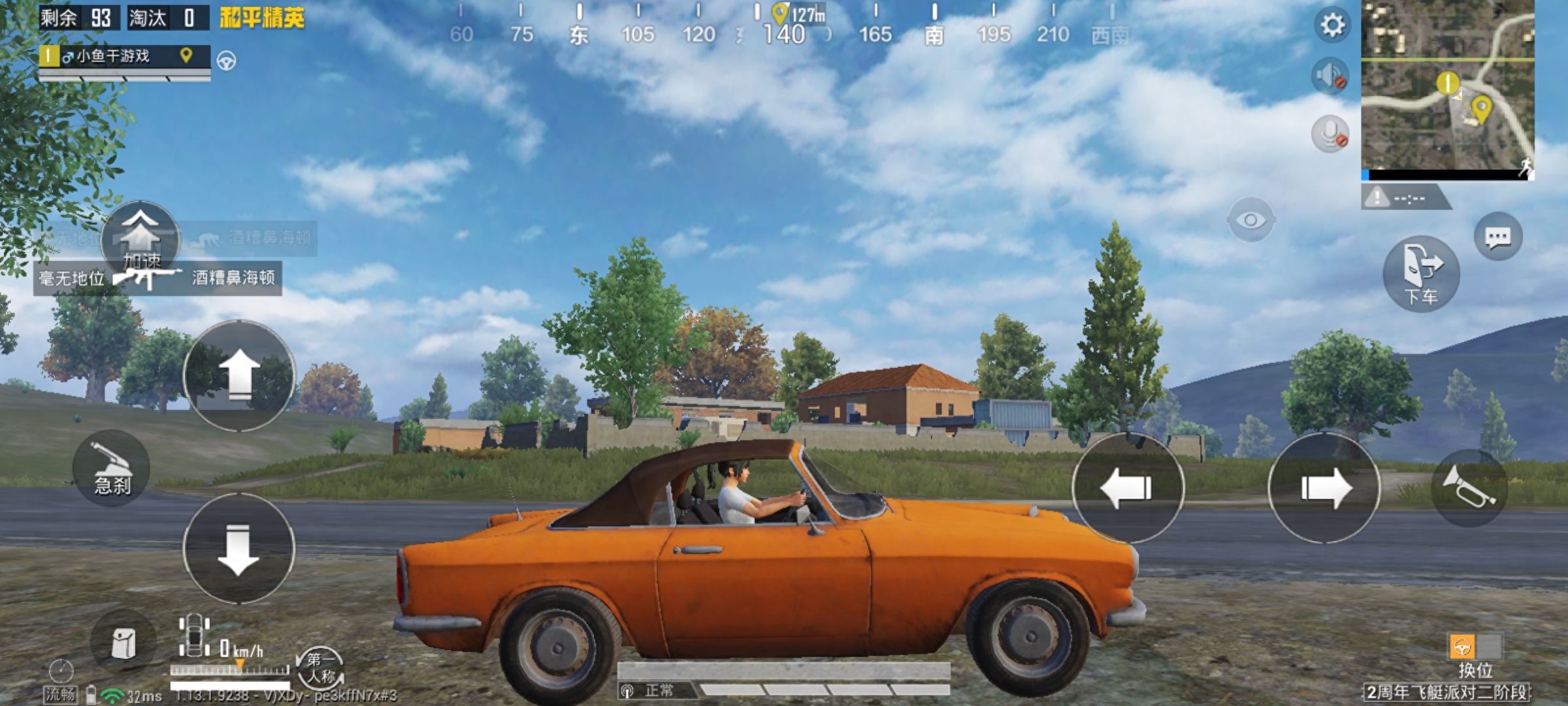Toggle the 第一人称 first-person view button

pyautogui.click(x=320, y=667)
